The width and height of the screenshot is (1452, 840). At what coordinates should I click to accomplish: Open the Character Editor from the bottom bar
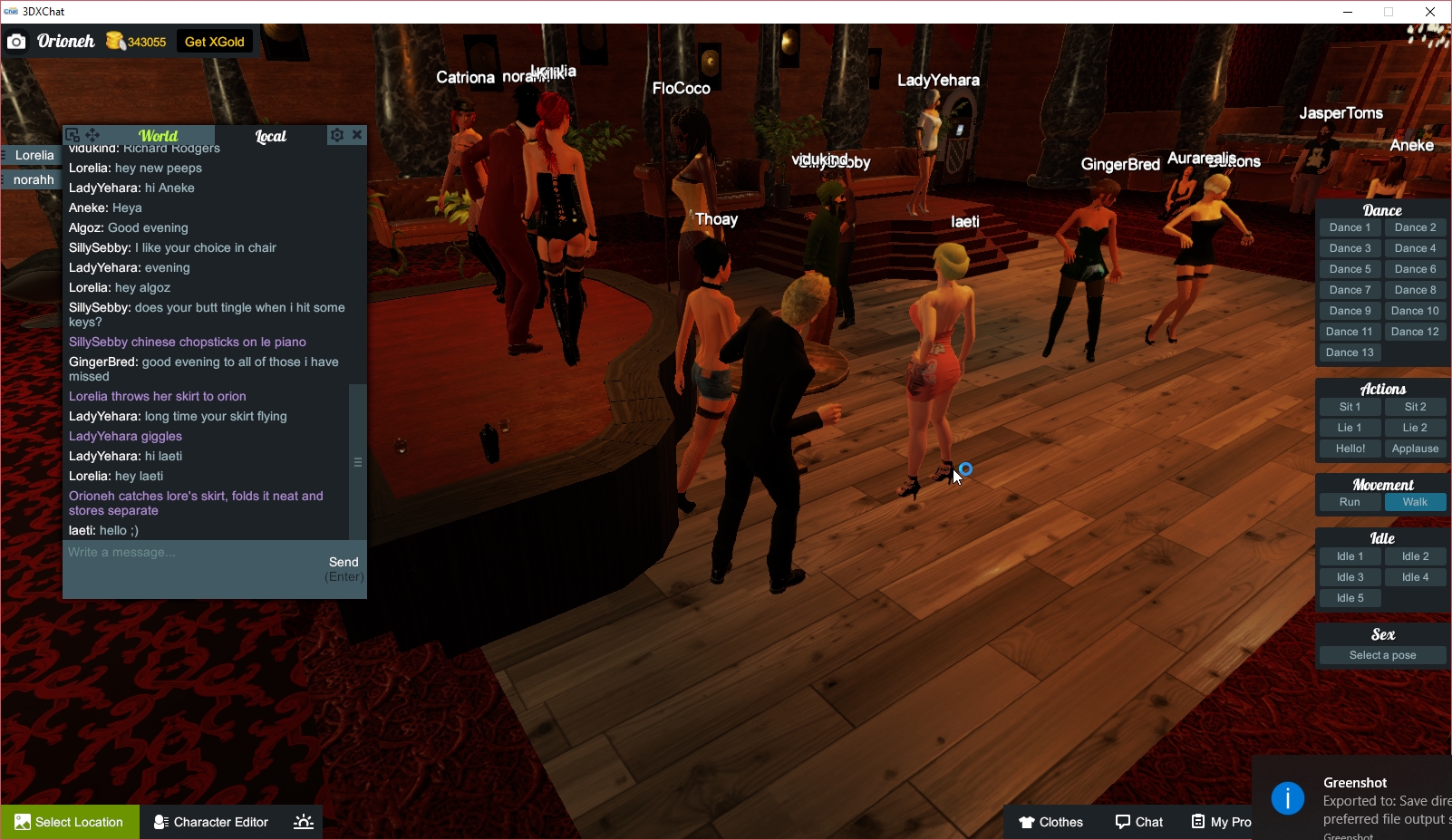(210, 822)
